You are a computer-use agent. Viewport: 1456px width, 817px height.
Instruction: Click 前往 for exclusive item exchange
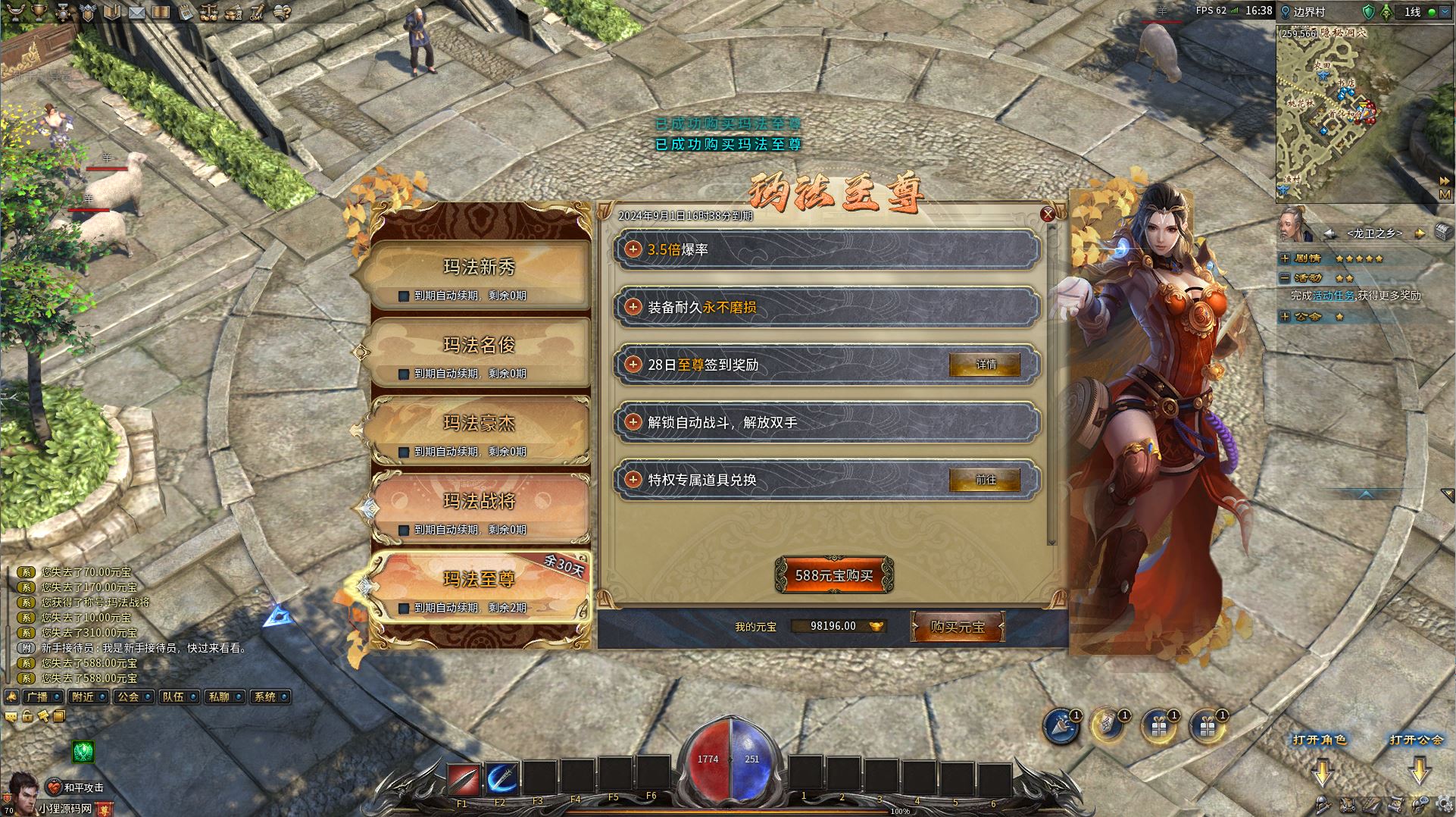pyautogui.click(x=985, y=480)
